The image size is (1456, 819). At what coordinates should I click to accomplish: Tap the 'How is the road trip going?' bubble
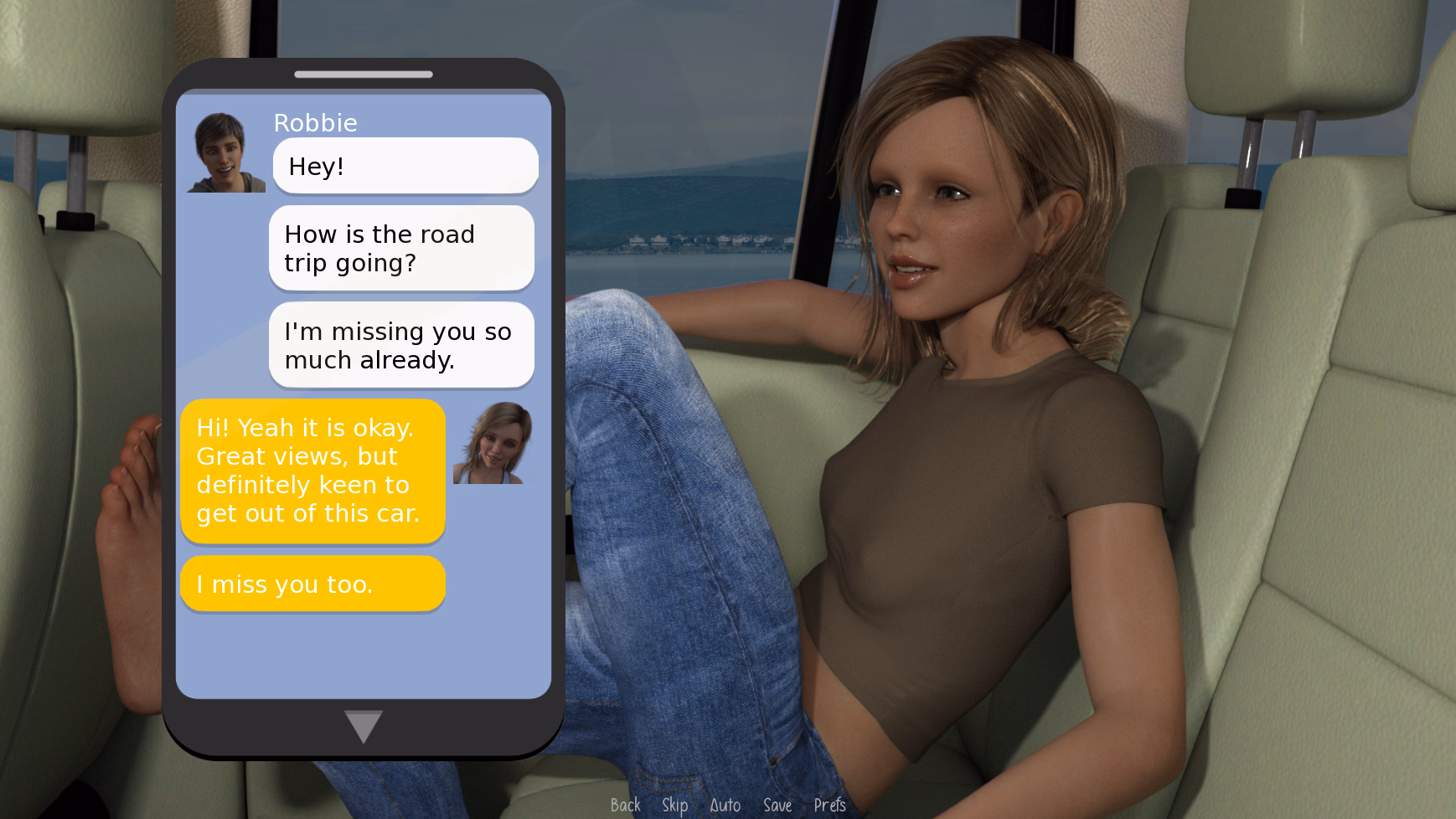(x=401, y=248)
